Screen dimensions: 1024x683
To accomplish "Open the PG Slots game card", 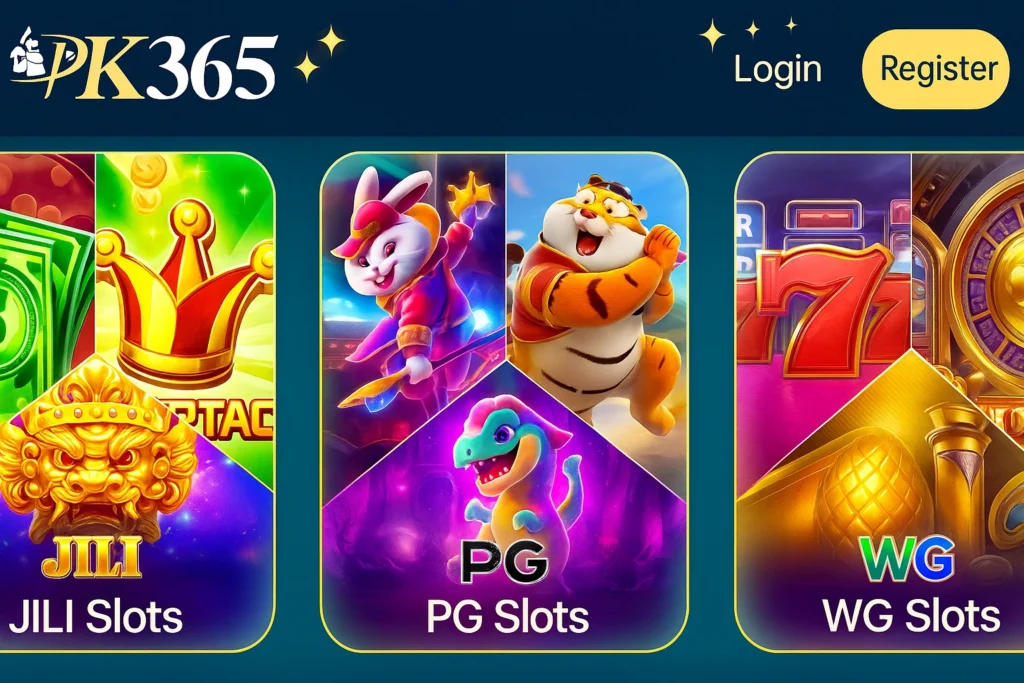I will click(504, 400).
